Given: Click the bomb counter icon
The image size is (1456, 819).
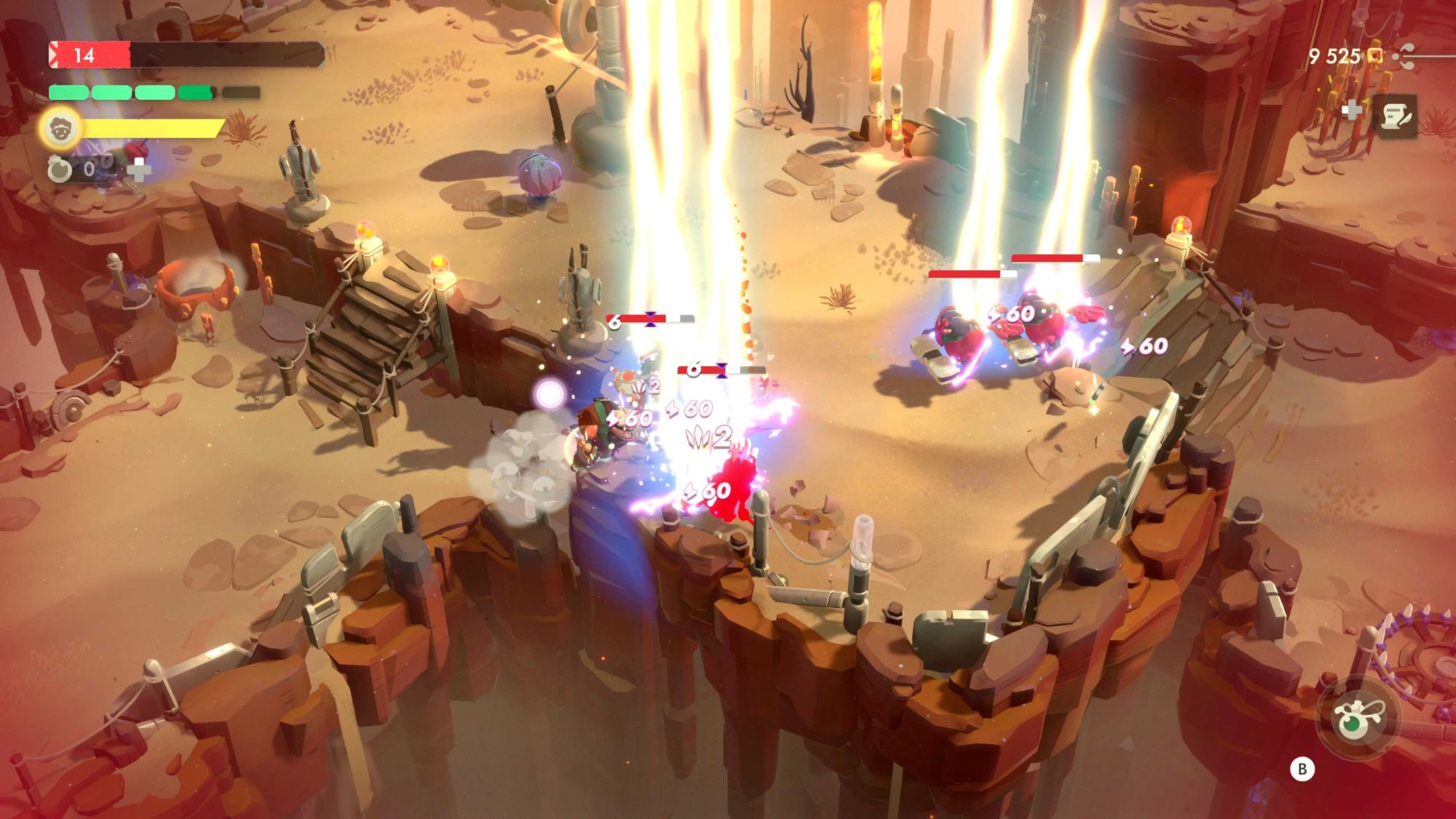Looking at the screenshot, I should [60, 170].
